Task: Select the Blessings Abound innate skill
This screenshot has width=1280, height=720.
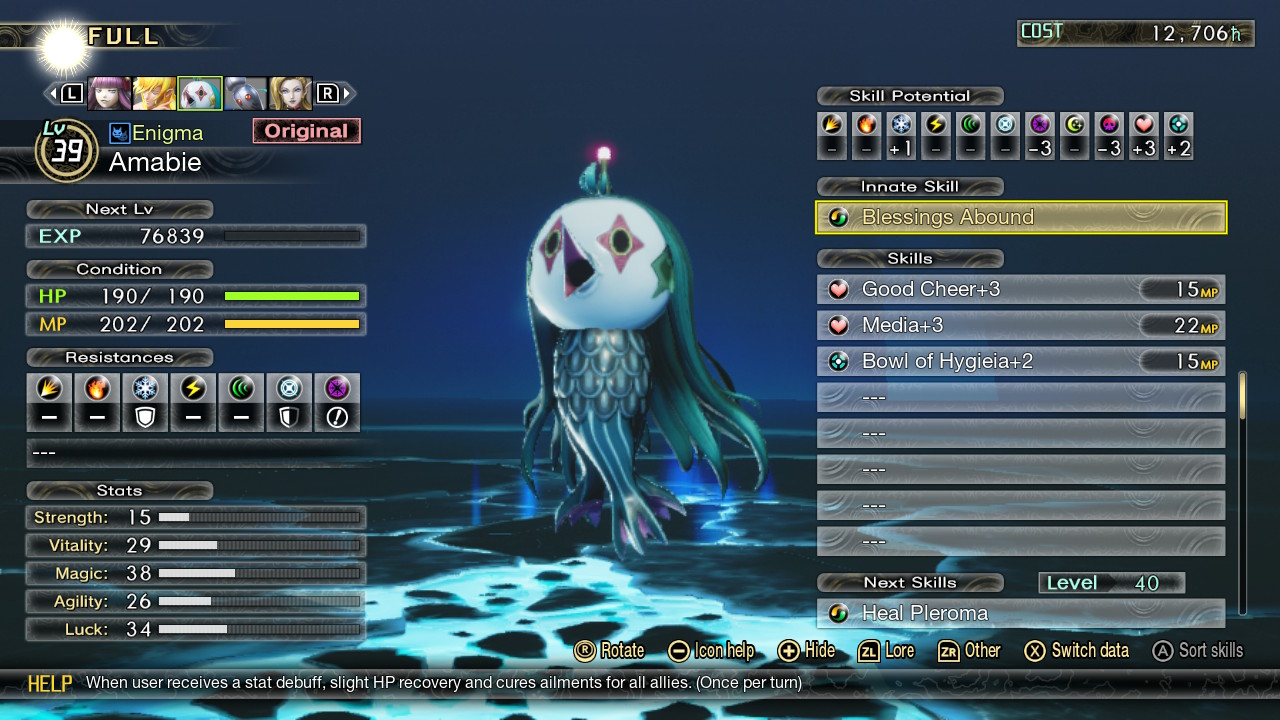Action: [x=1021, y=217]
